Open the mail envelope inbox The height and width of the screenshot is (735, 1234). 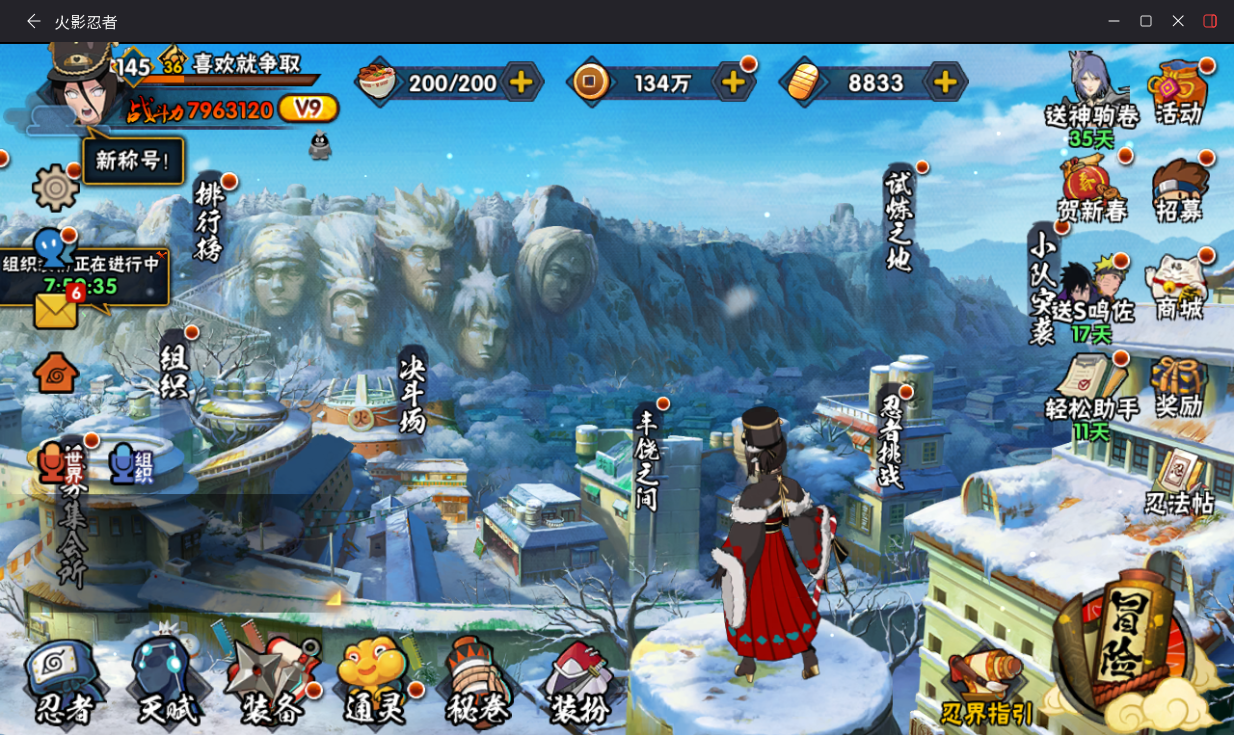[x=56, y=310]
